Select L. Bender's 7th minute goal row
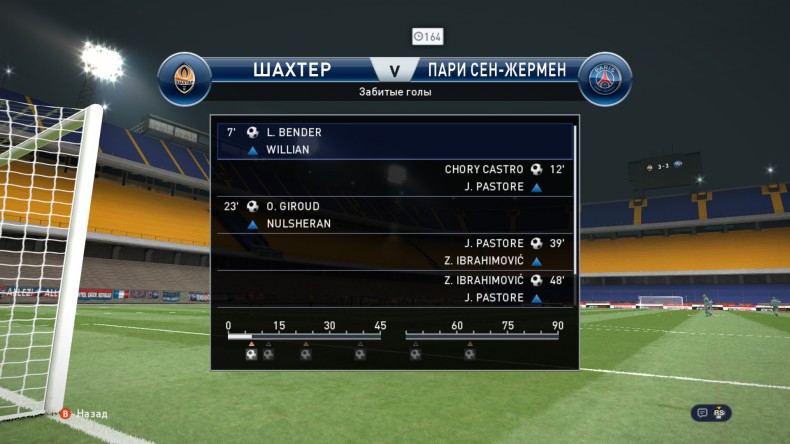 click(395, 141)
